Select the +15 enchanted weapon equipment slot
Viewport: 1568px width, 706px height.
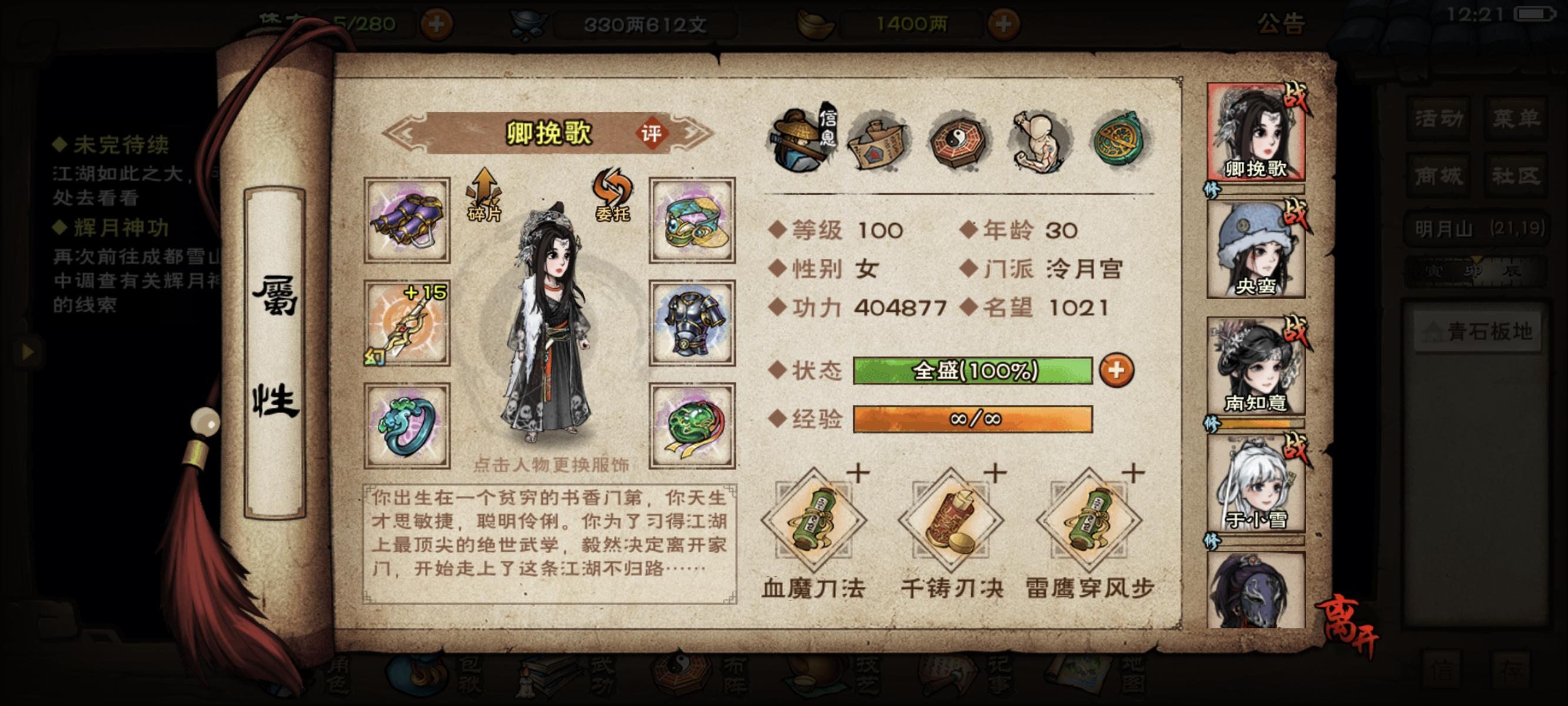(407, 322)
